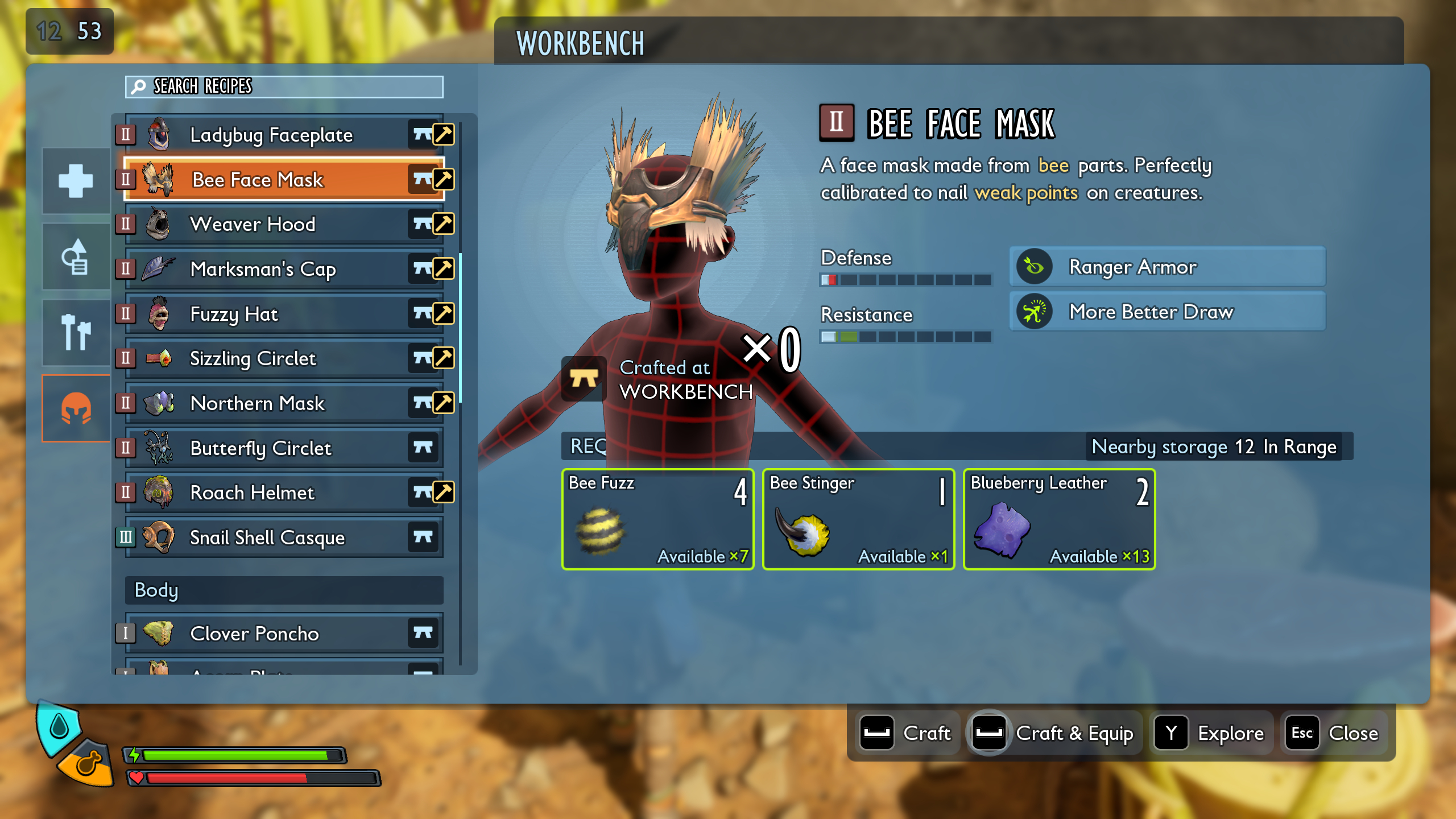Click the Ranger Armor perk icon
The image size is (1456, 819).
tap(1034, 267)
